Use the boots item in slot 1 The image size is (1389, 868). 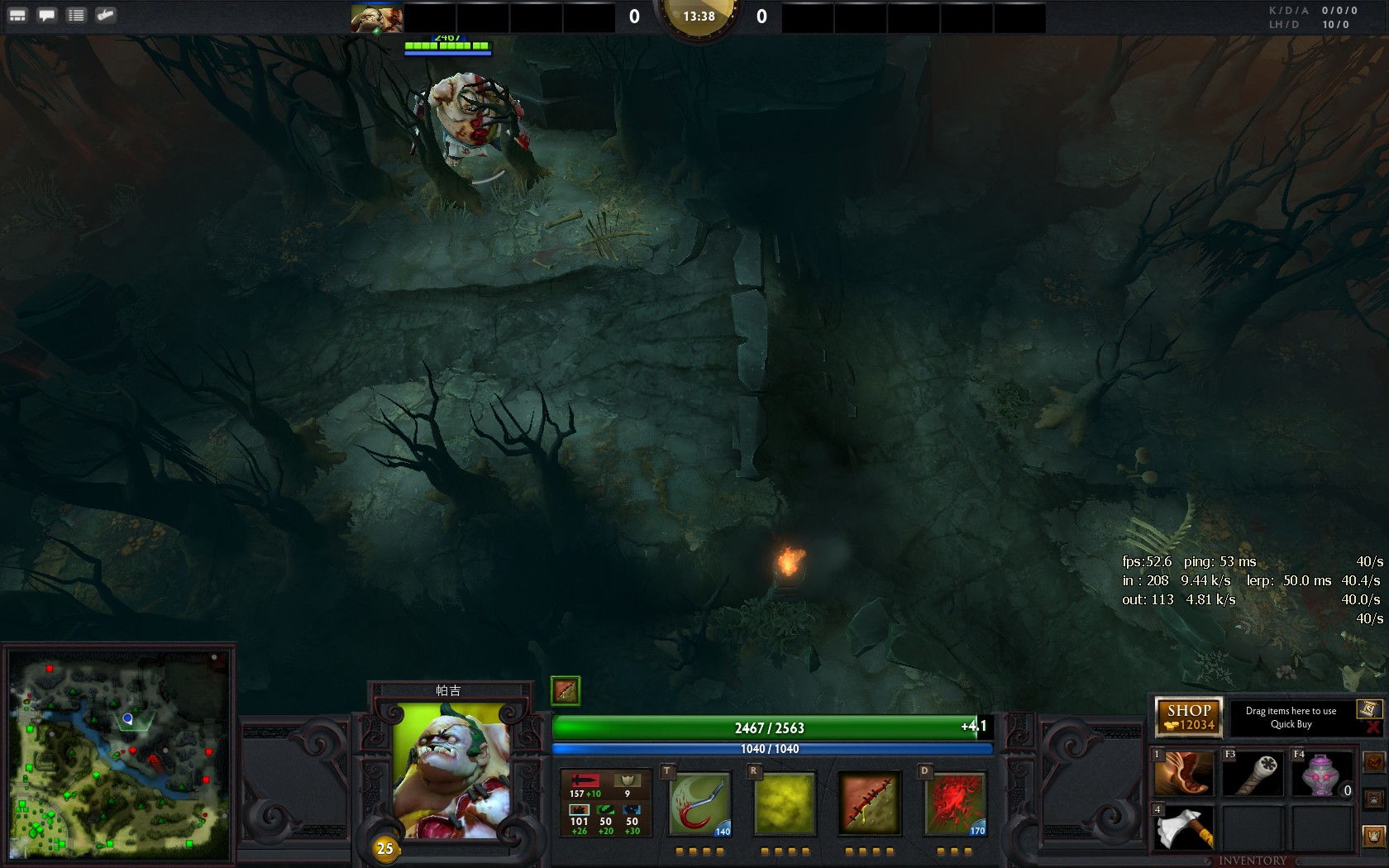point(1184,774)
